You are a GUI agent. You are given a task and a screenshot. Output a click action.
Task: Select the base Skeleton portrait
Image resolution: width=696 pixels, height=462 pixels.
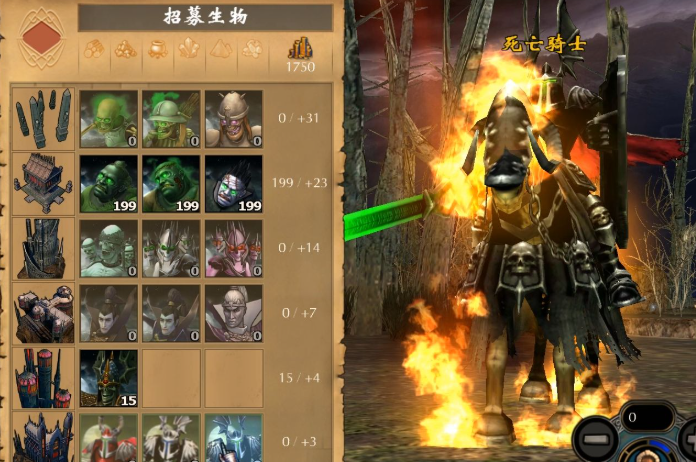pyautogui.click(x=108, y=119)
